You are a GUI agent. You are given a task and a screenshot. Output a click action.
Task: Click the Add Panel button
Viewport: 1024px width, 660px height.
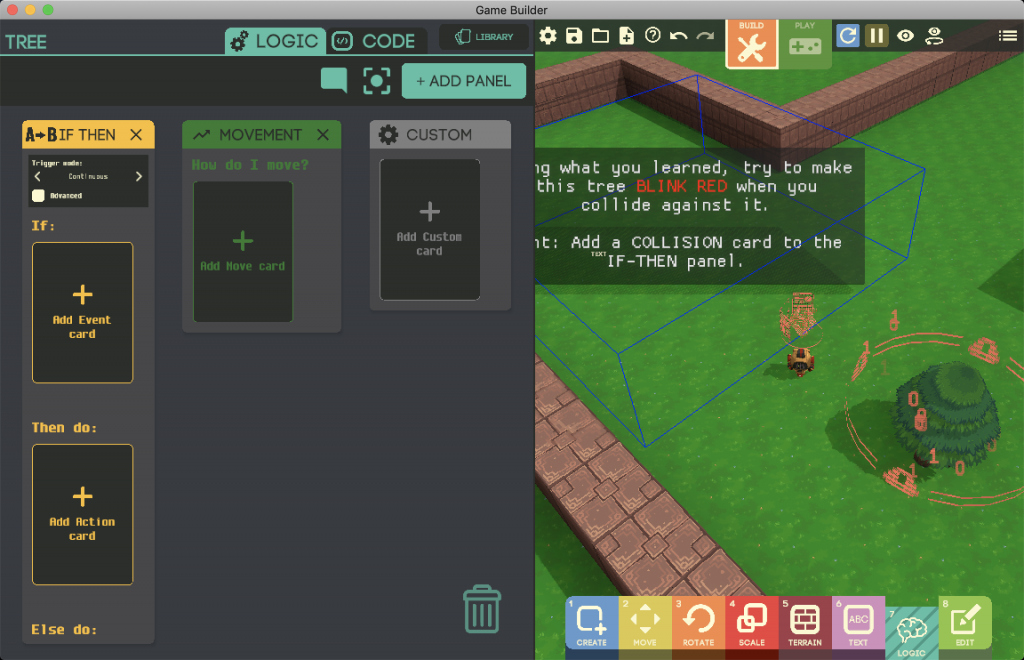click(463, 81)
